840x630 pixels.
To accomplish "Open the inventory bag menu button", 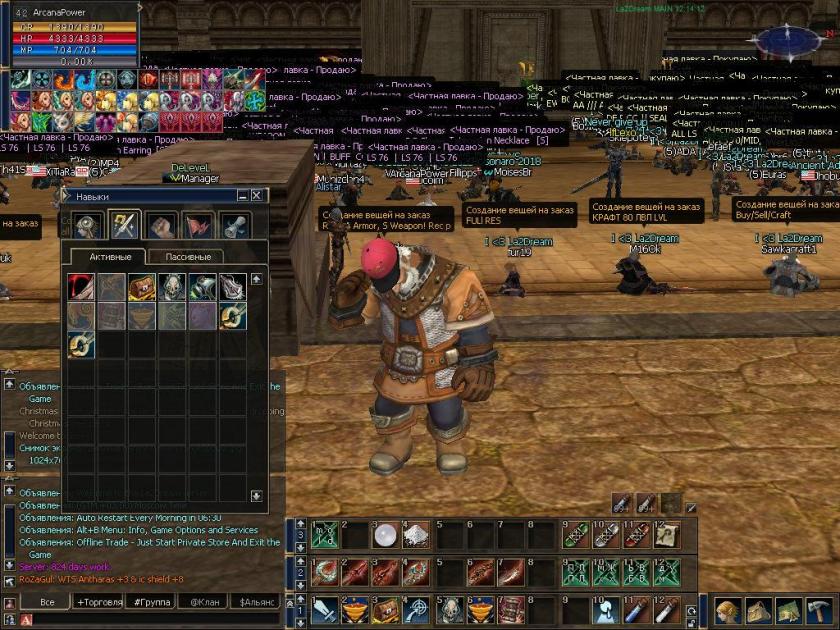I will click(759, 610).
